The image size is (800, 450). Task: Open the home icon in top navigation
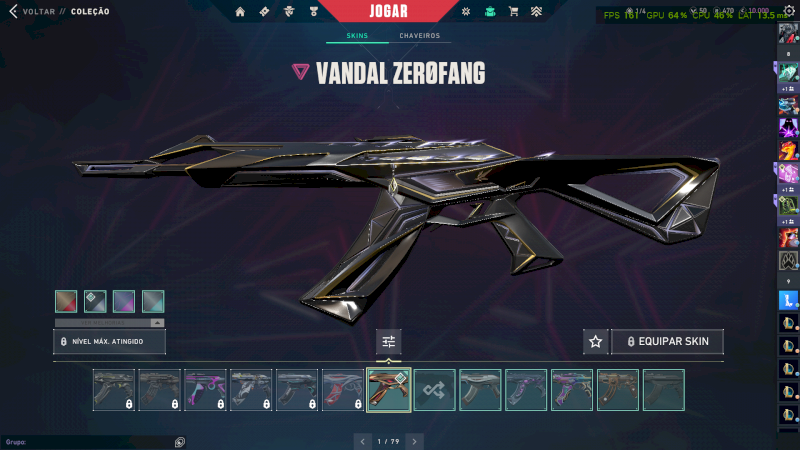coord(240,11)
